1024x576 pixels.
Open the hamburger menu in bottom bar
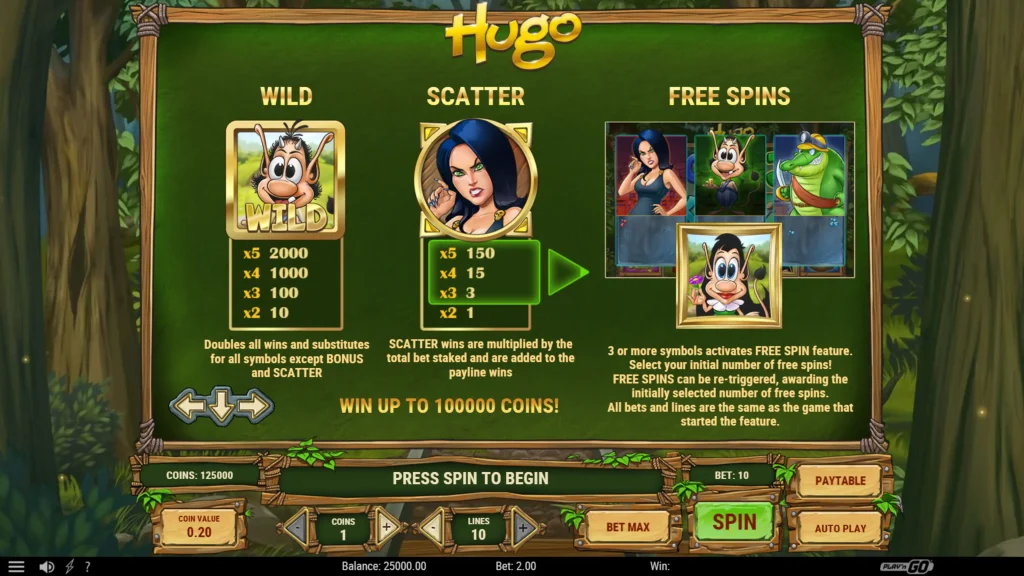point(16,566)
